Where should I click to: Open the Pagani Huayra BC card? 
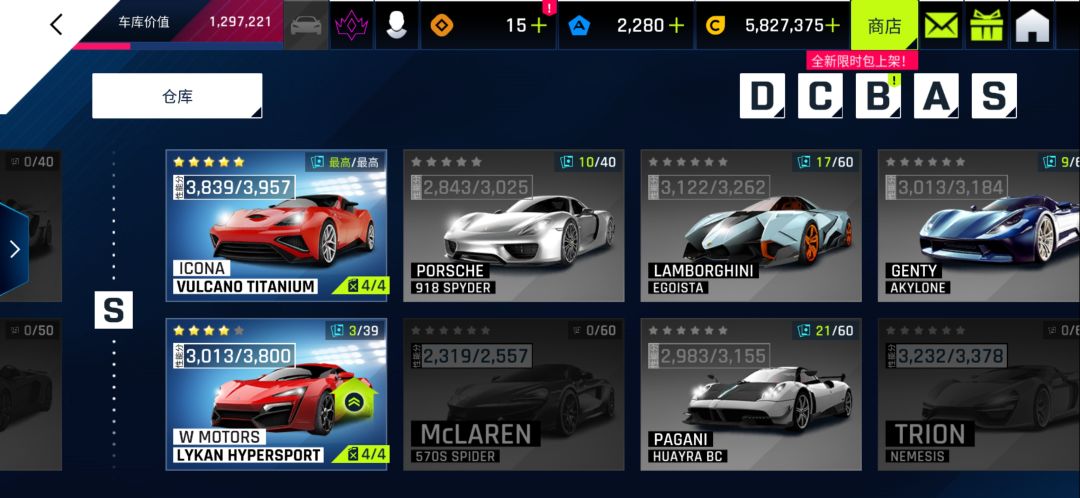751,393
